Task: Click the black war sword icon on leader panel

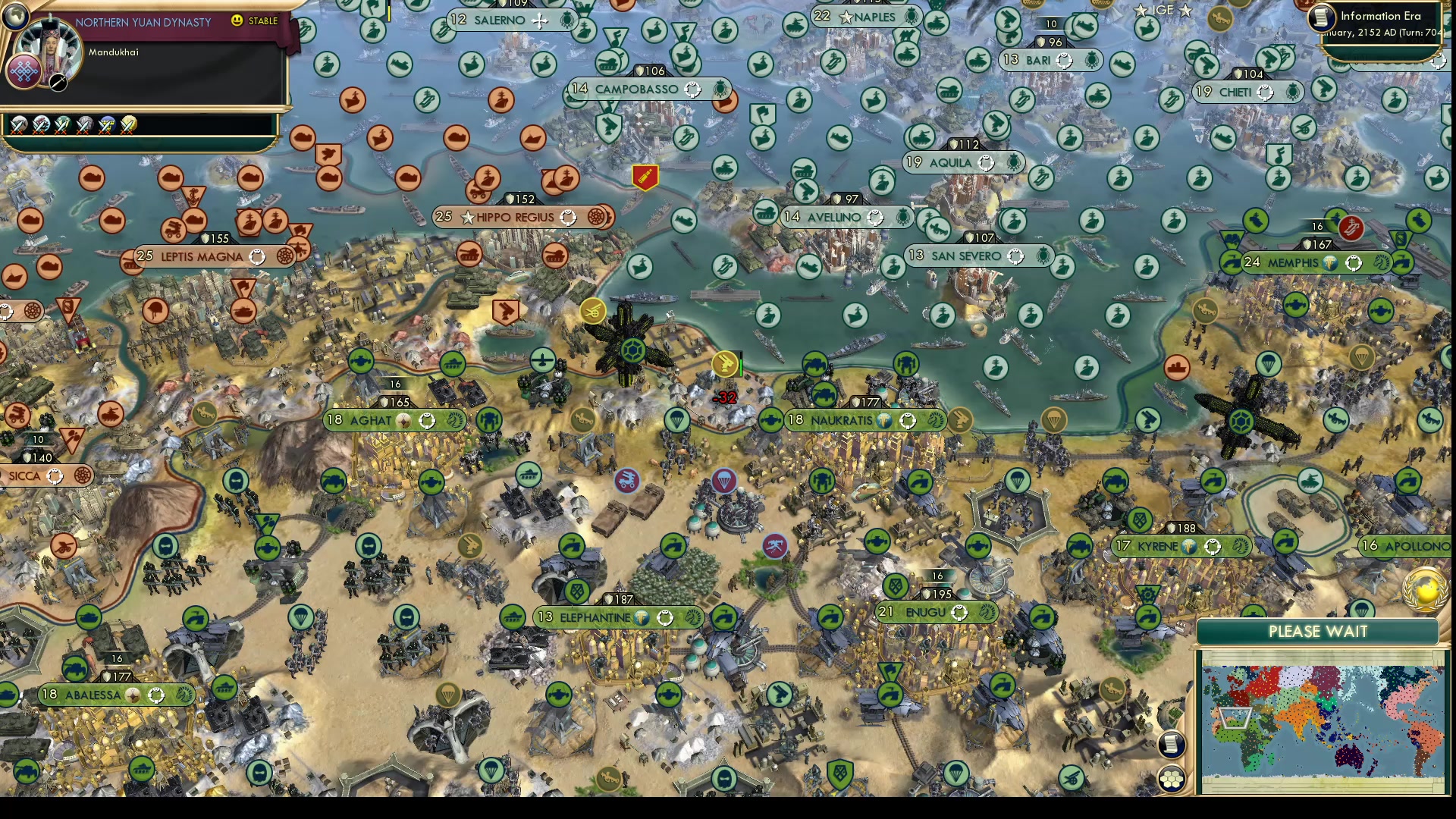Action: pos(58,84)
